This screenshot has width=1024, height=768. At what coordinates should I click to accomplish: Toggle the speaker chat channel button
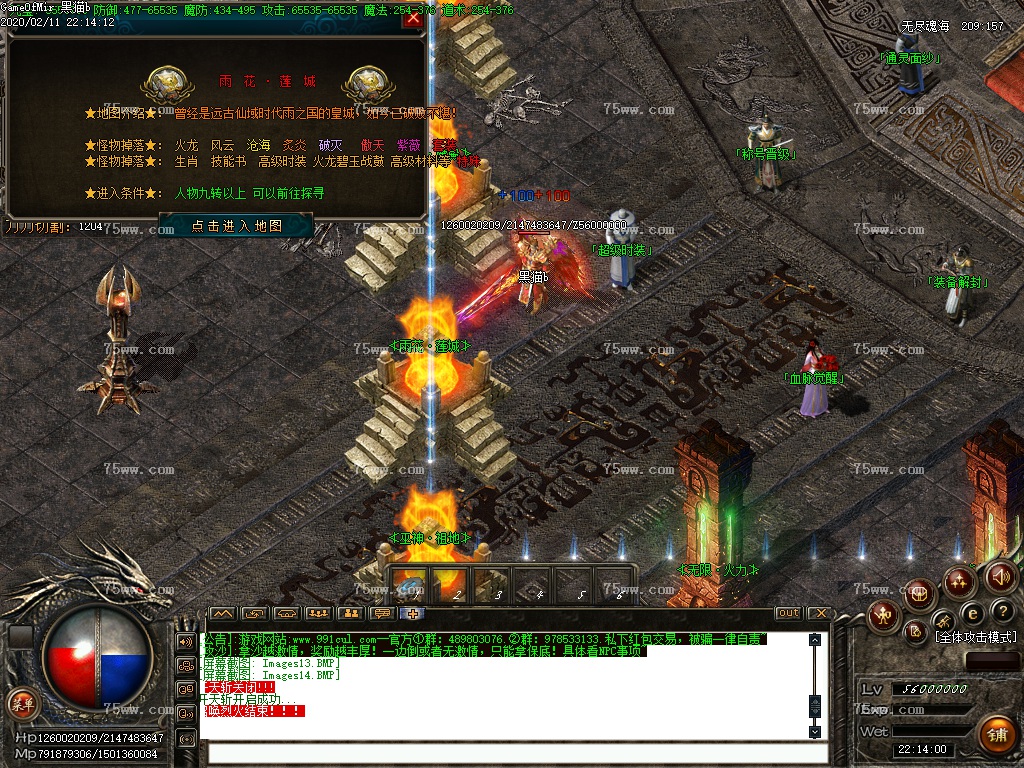[186, 641]
